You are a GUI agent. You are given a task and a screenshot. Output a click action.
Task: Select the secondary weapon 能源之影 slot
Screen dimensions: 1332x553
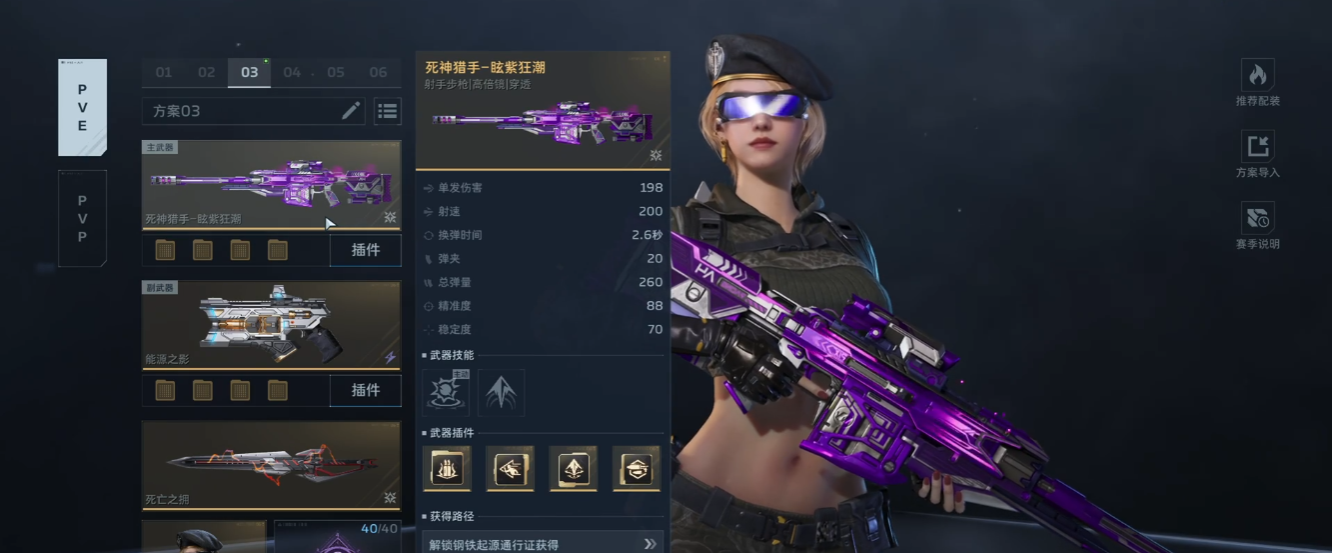pyautogui.click(x=271, y=324)
